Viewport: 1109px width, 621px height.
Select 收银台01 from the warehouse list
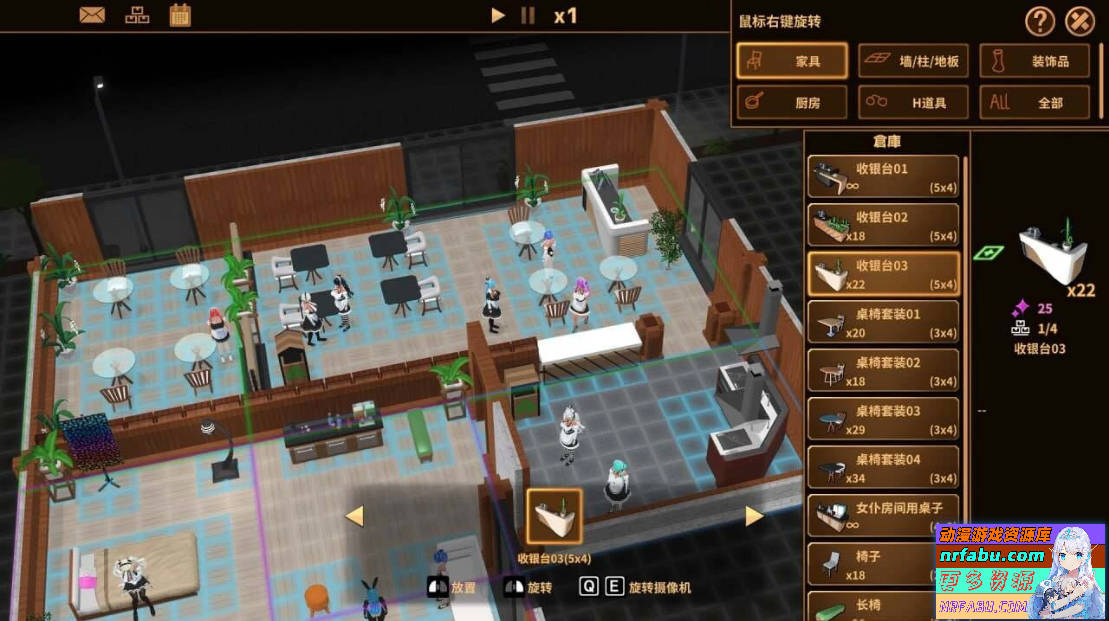(x=883, y=177)
